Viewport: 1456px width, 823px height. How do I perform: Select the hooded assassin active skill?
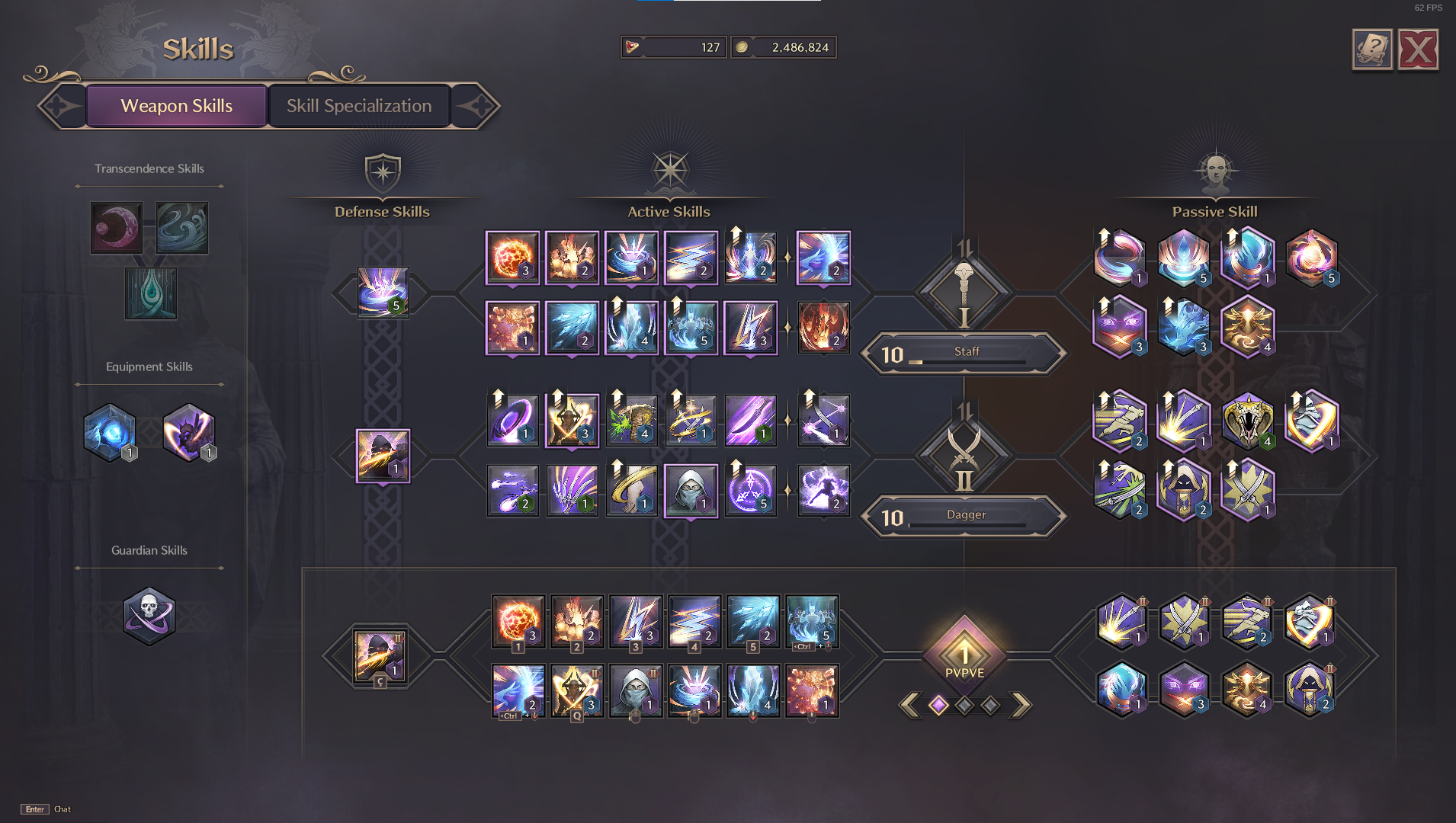click(691, 491)
